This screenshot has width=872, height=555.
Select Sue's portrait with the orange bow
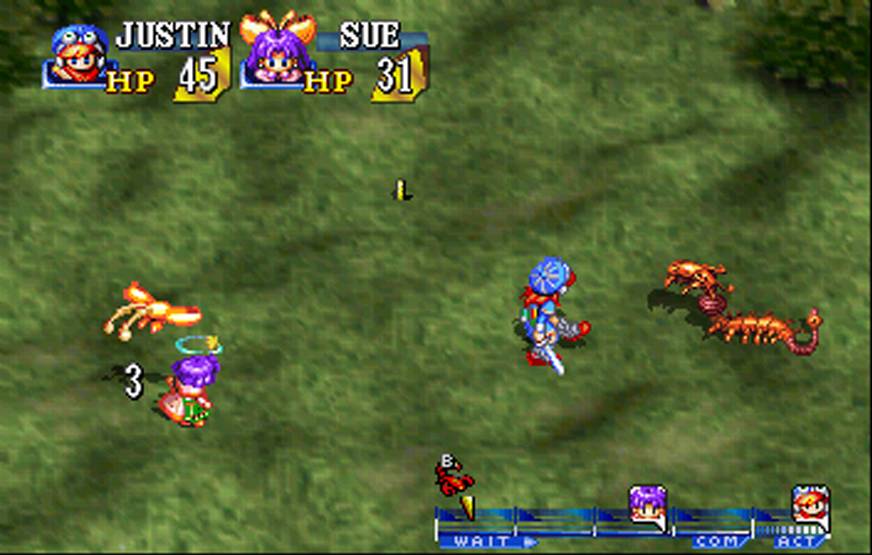[274, 52]
